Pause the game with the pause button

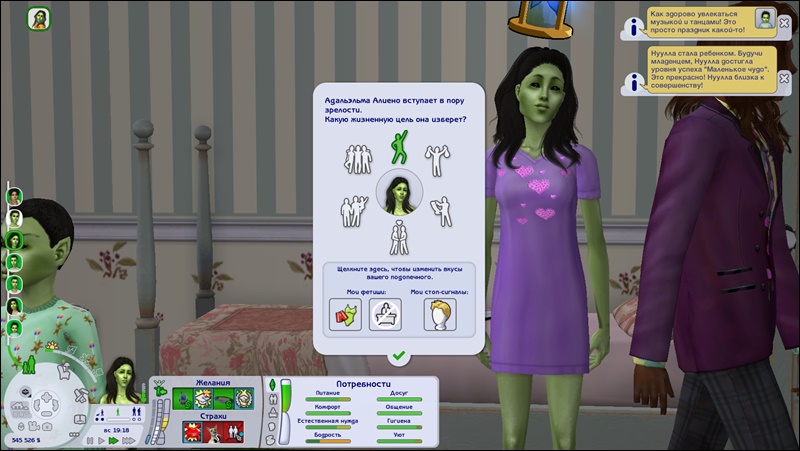89,439
